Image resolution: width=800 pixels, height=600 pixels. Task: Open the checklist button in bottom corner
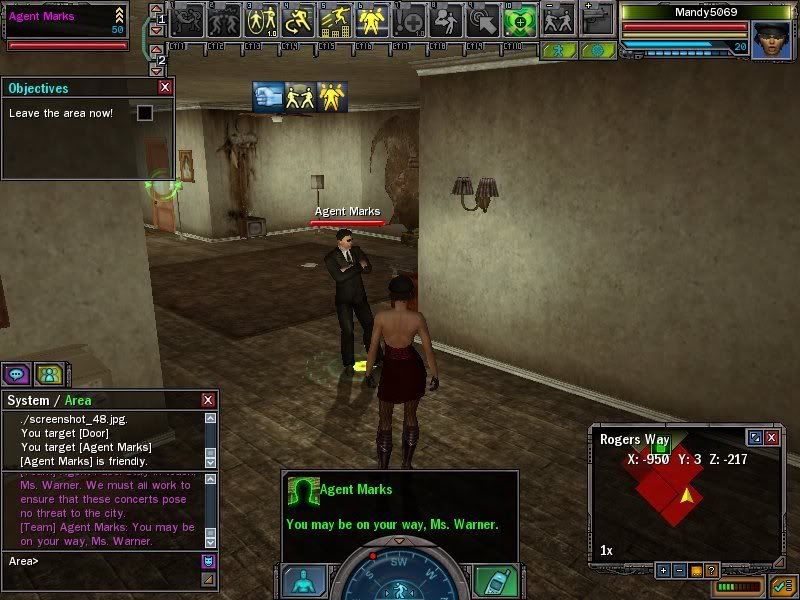click(782, 586)
